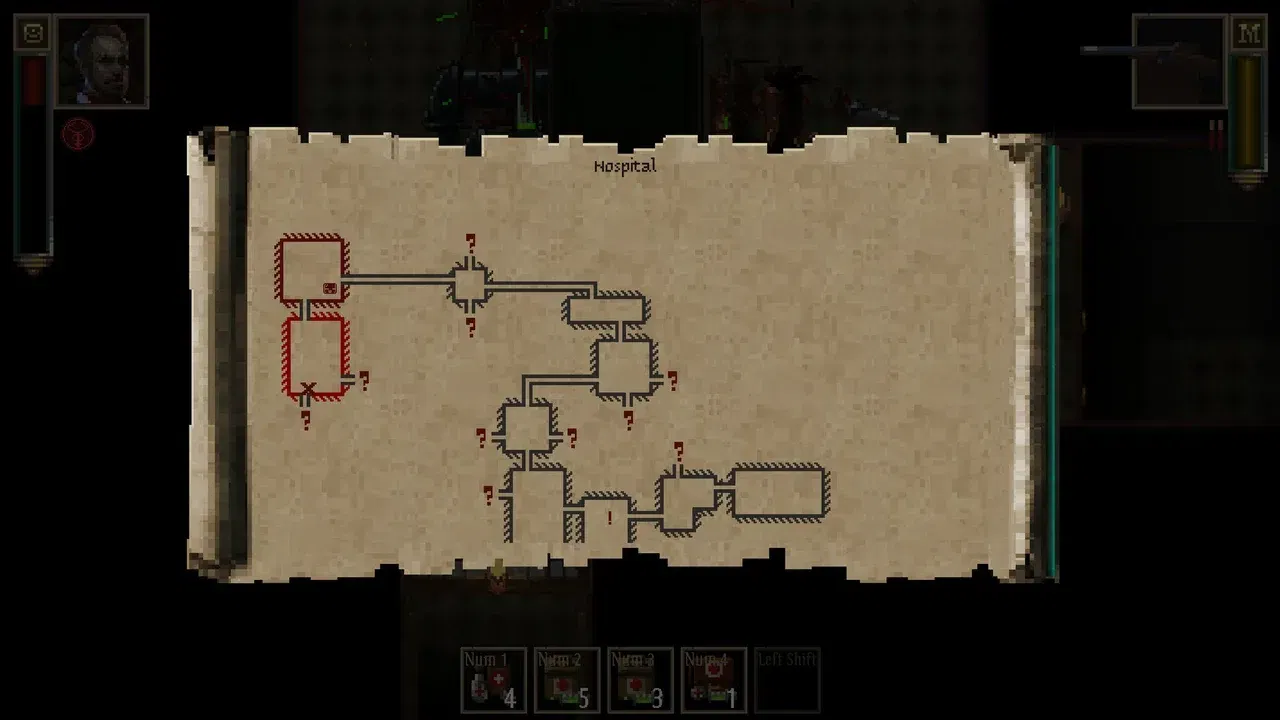This screenshot has height=720, width=1280.
Task: Click the Hospital title on the map
Action: 625,165
